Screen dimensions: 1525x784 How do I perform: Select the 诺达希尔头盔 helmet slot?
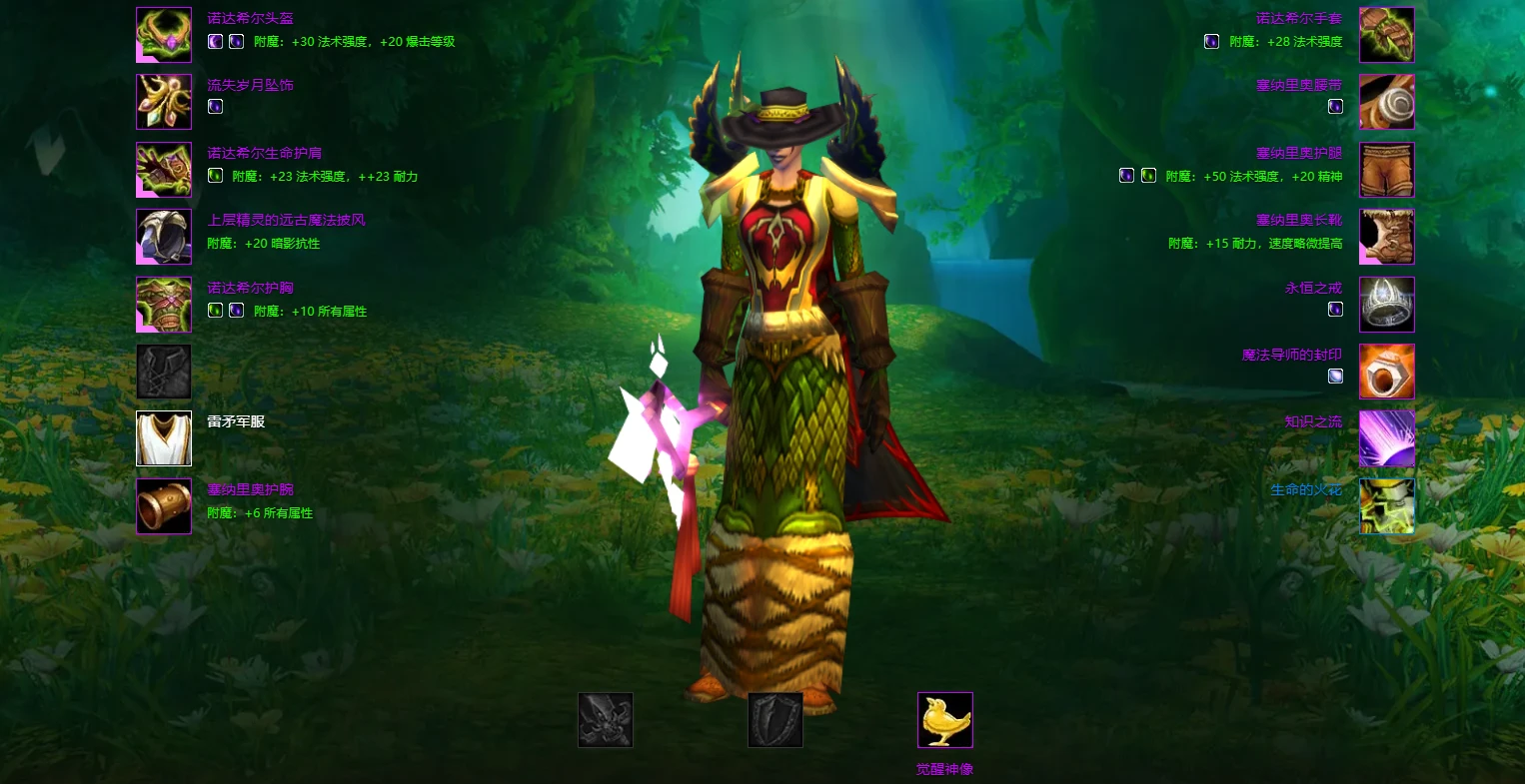[164, 35]
